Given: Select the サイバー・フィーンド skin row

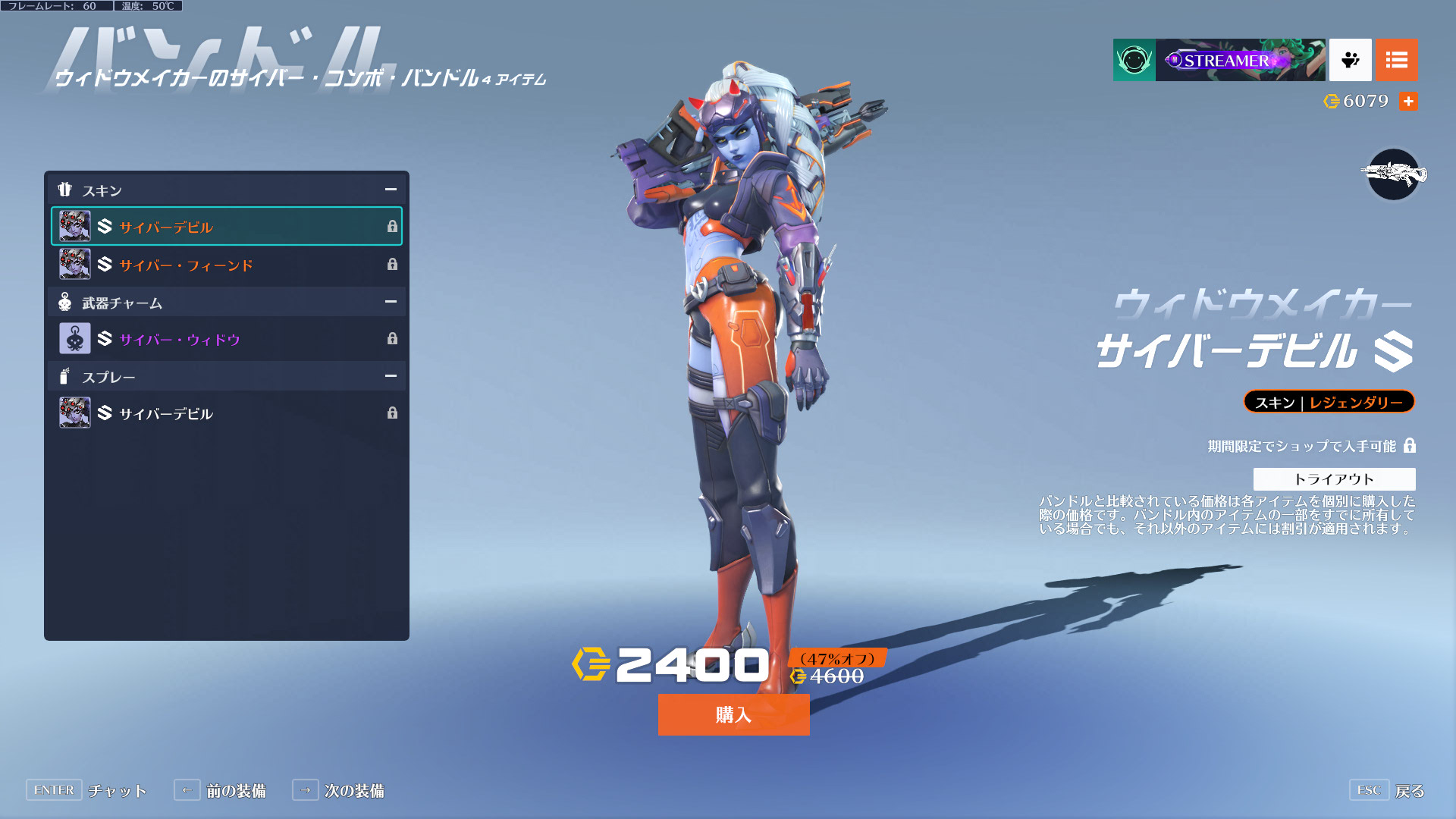Looking at the screenshot, I should (226, 265).
